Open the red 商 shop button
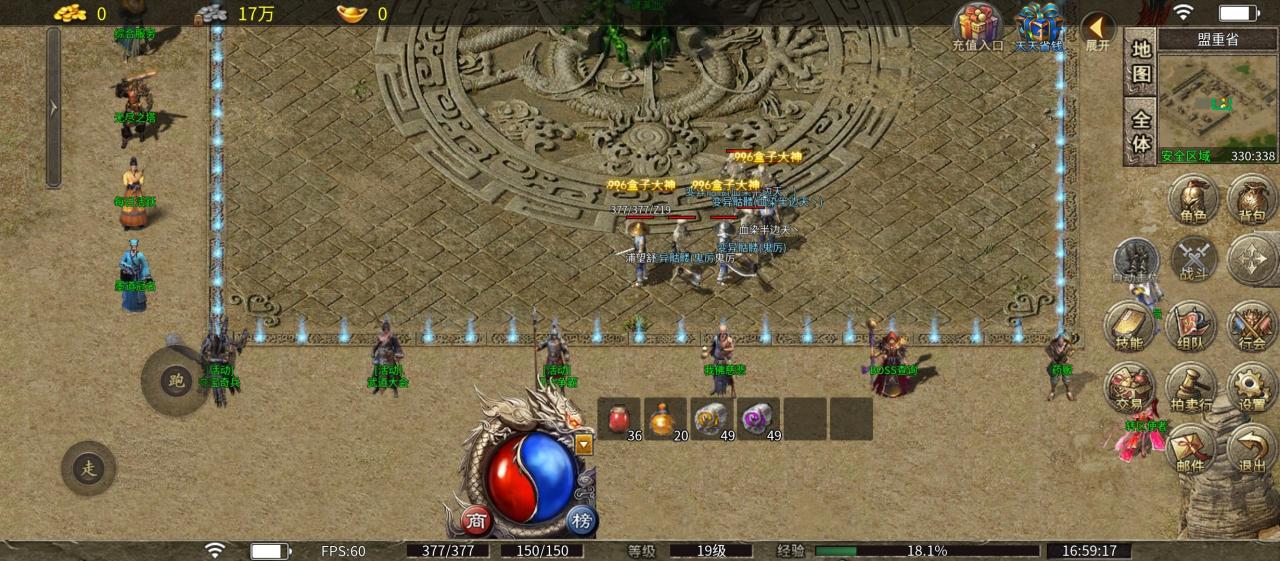The width and height of the screenshot is (1280, 561). click(x=478, y=520)
